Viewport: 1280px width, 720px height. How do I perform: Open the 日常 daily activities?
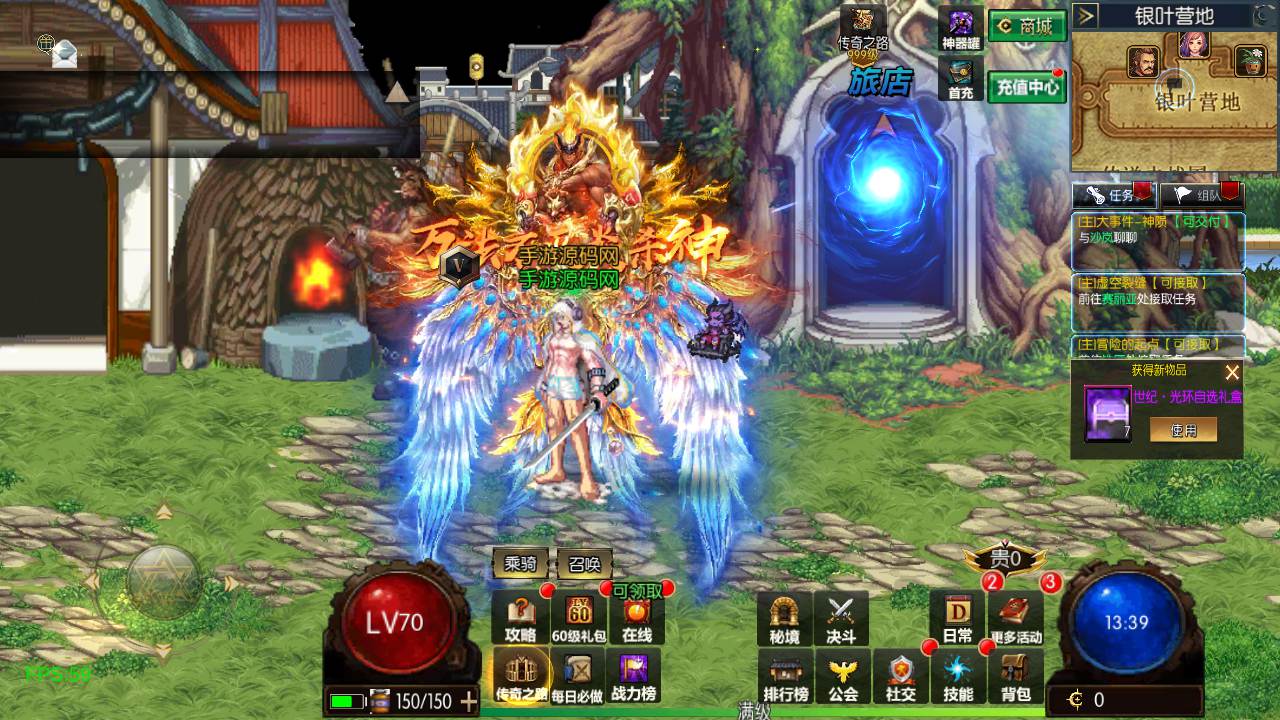[x=957, y=618]
